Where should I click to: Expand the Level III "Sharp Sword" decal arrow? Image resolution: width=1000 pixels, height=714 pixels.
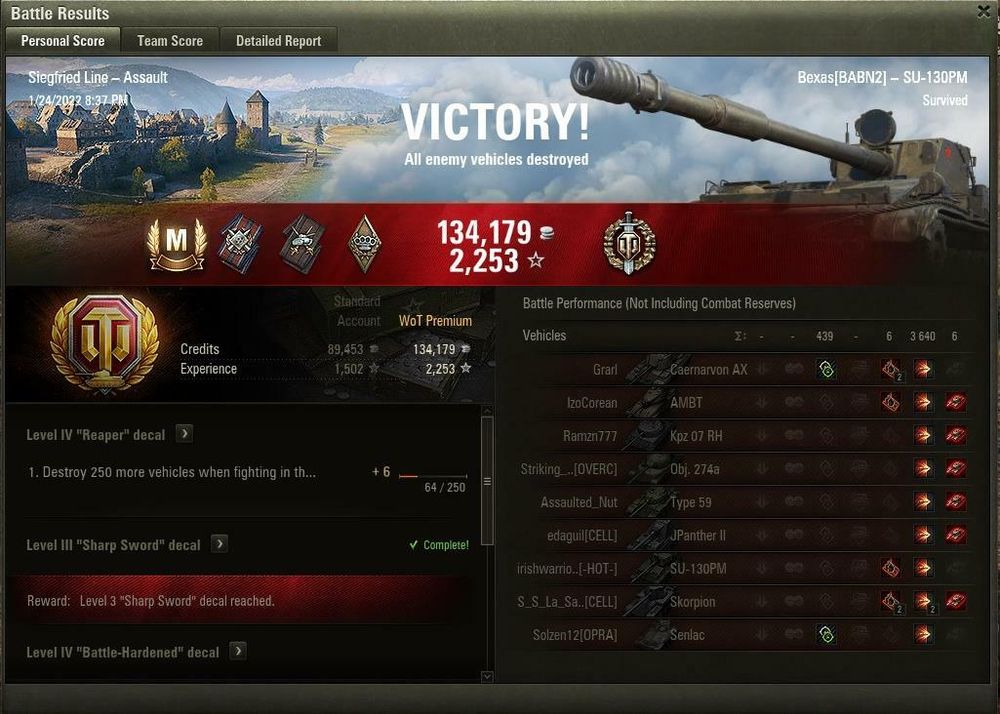click(219, 545)
